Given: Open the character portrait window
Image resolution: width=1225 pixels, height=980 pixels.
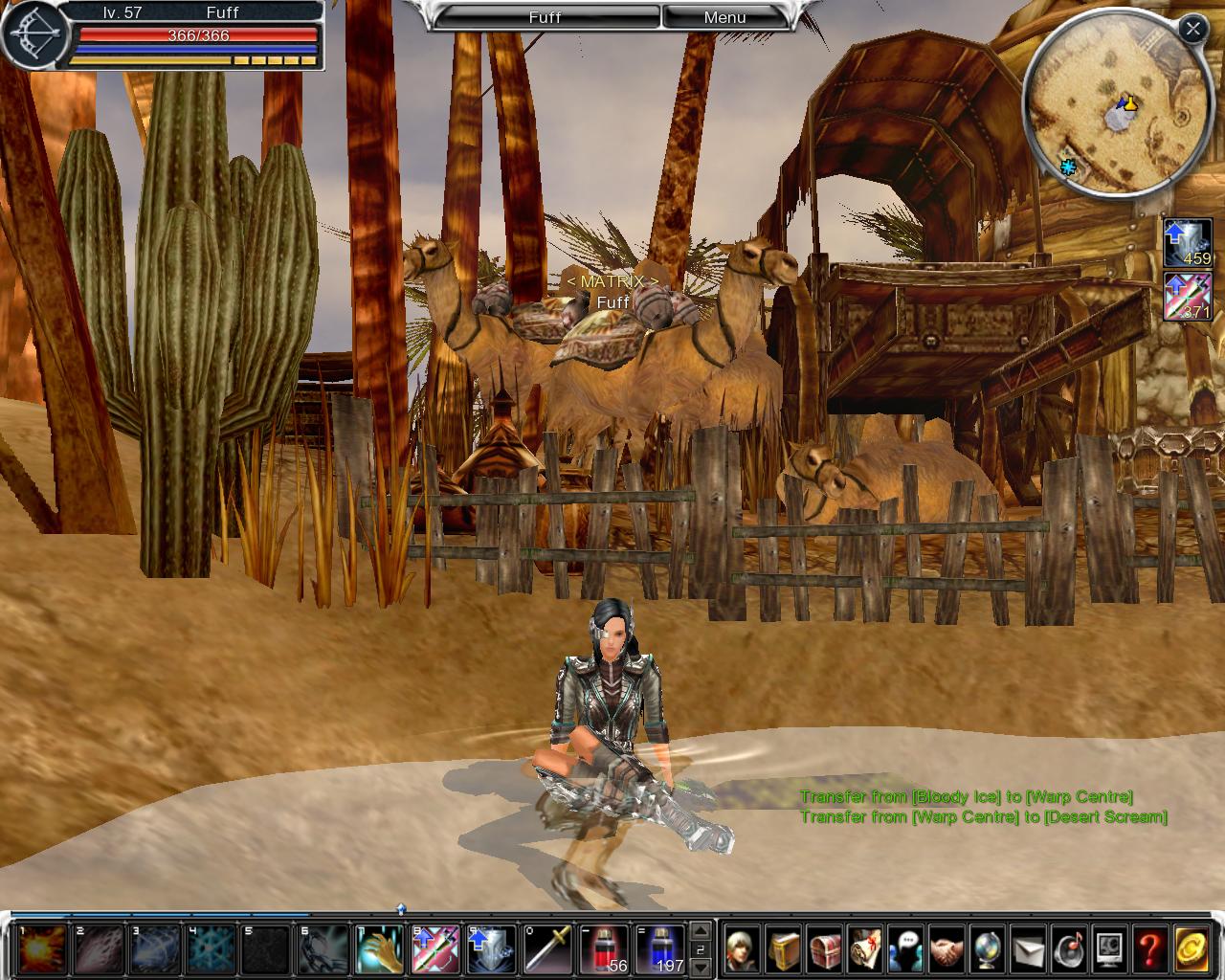Looking at the screenshot, I should [743, 948].
